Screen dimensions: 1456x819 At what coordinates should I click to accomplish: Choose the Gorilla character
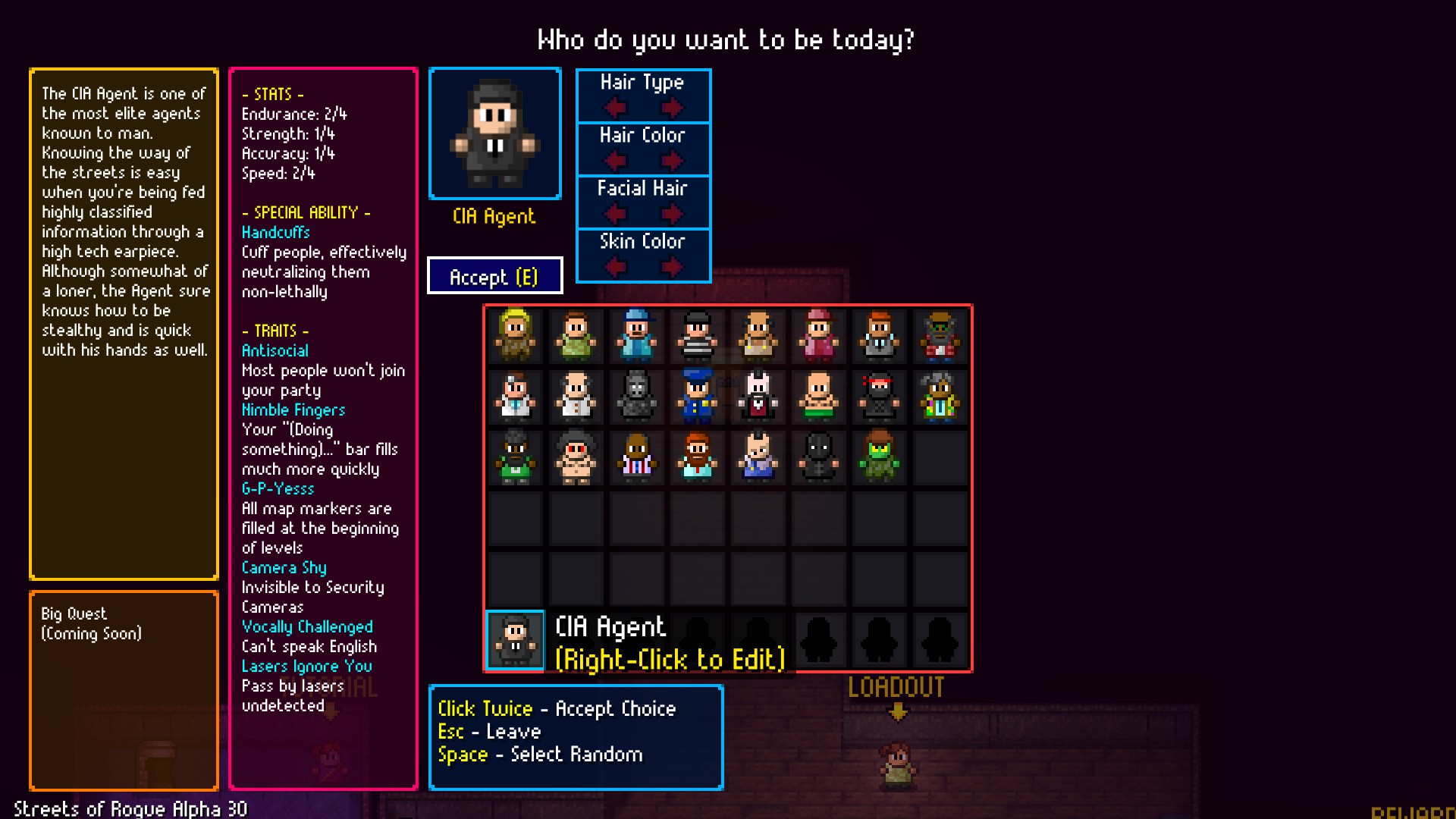click(637, 398)
